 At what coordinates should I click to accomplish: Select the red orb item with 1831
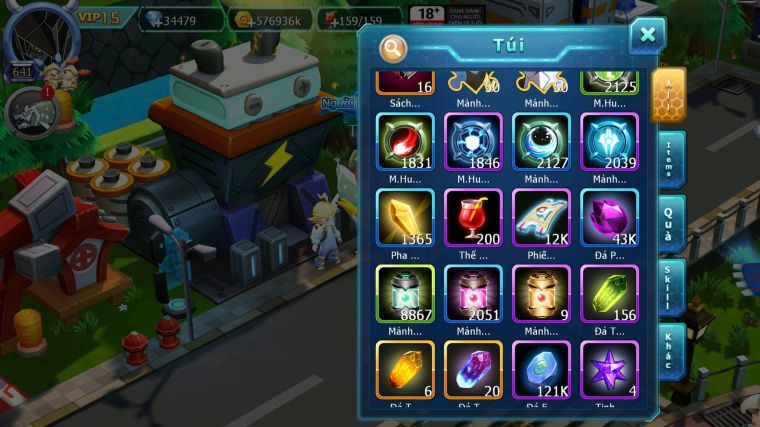point(405,141)
